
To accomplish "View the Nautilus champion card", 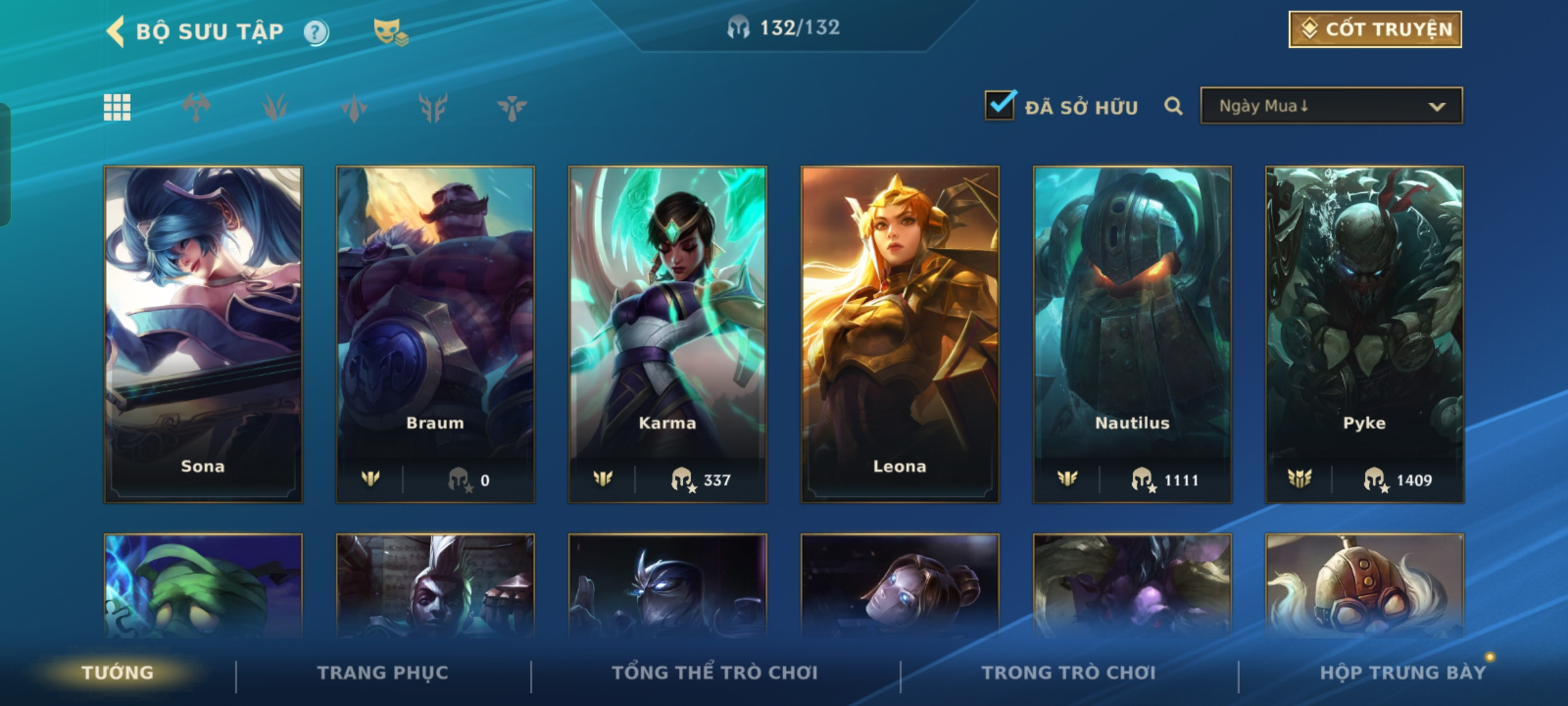I will [1132, 333].
